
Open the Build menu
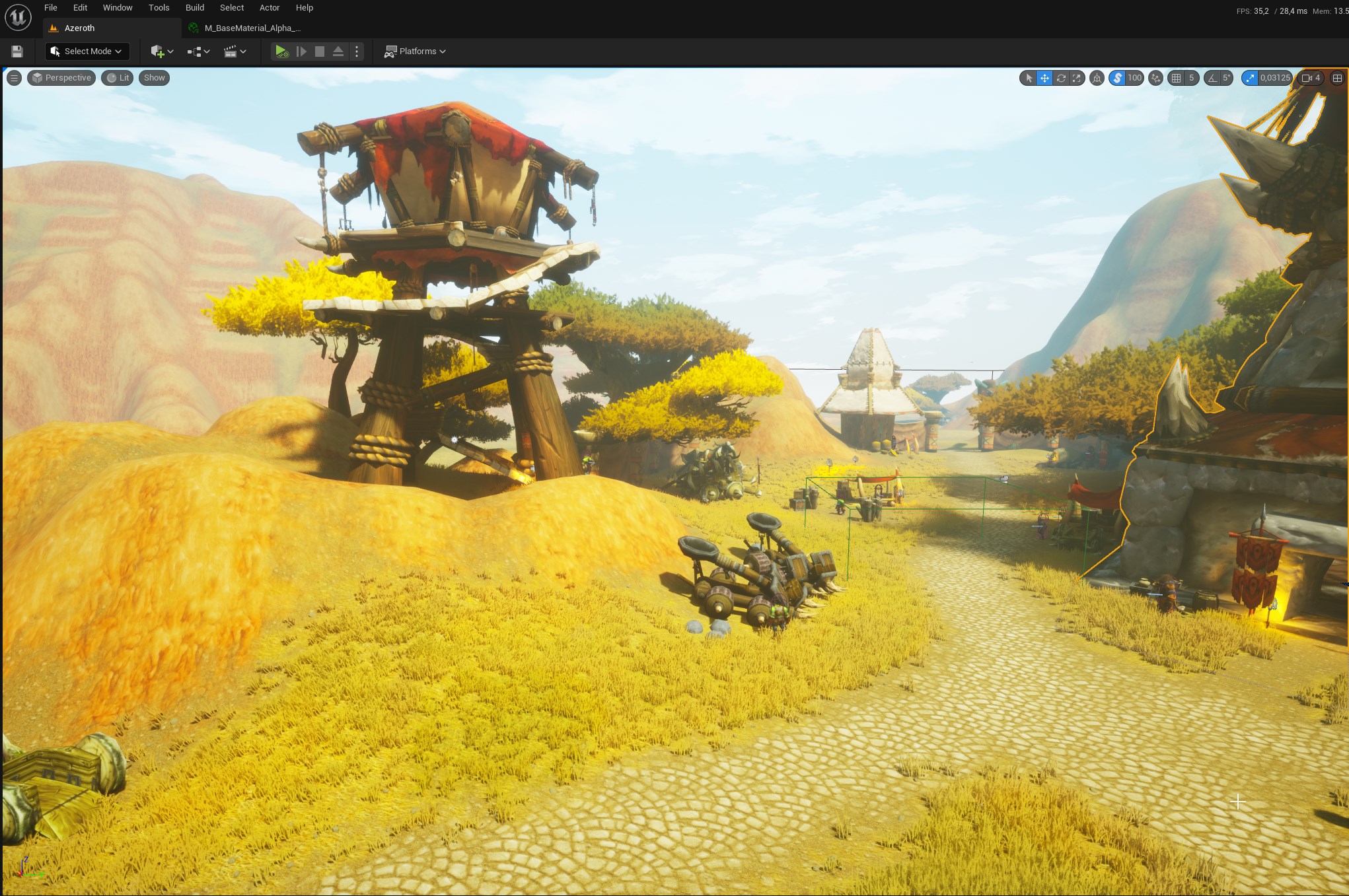pyautogui.click(x=194, y=8)
